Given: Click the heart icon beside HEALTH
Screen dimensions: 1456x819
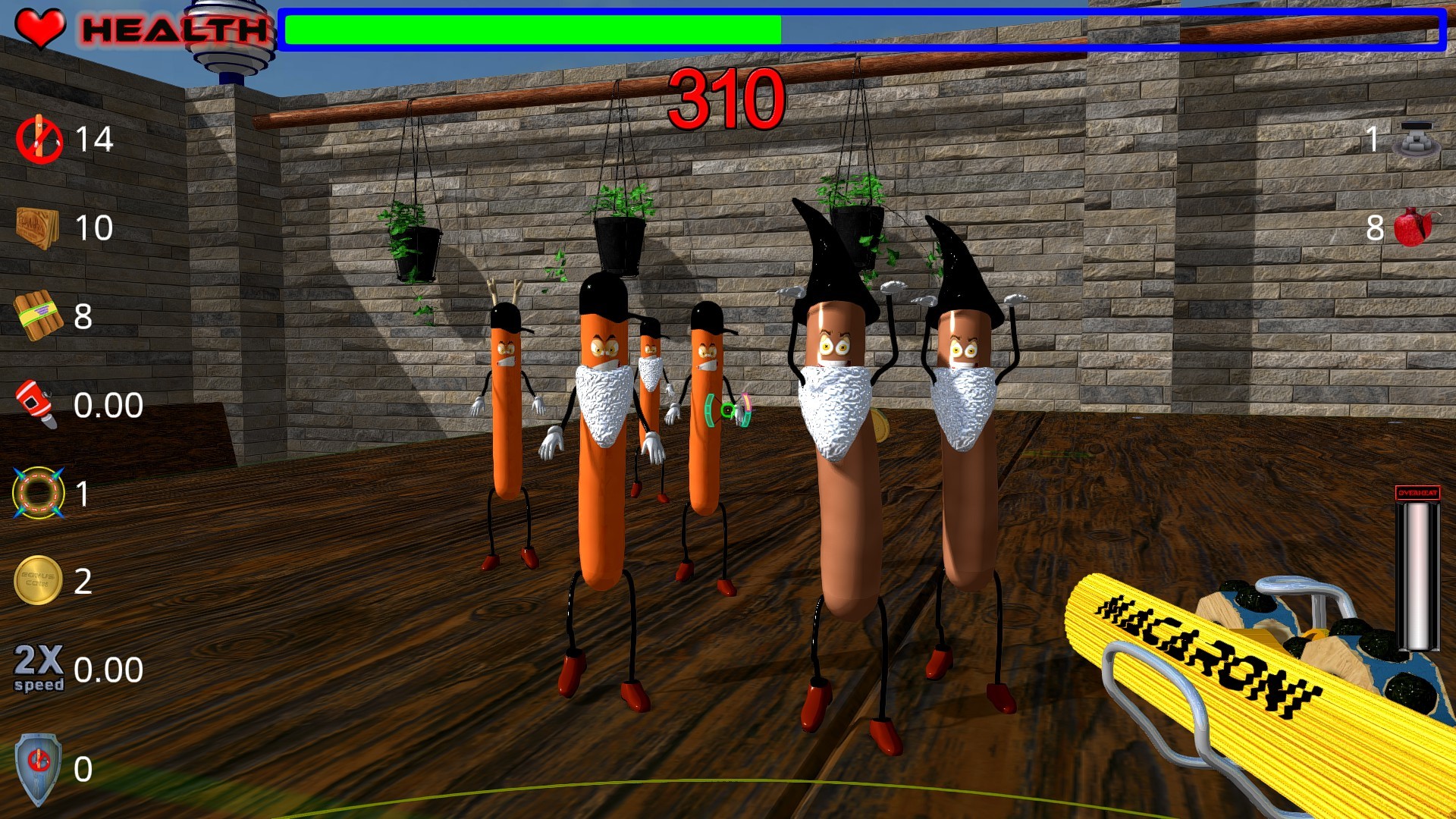Looking at the screenshot, I should click(39, 26).
